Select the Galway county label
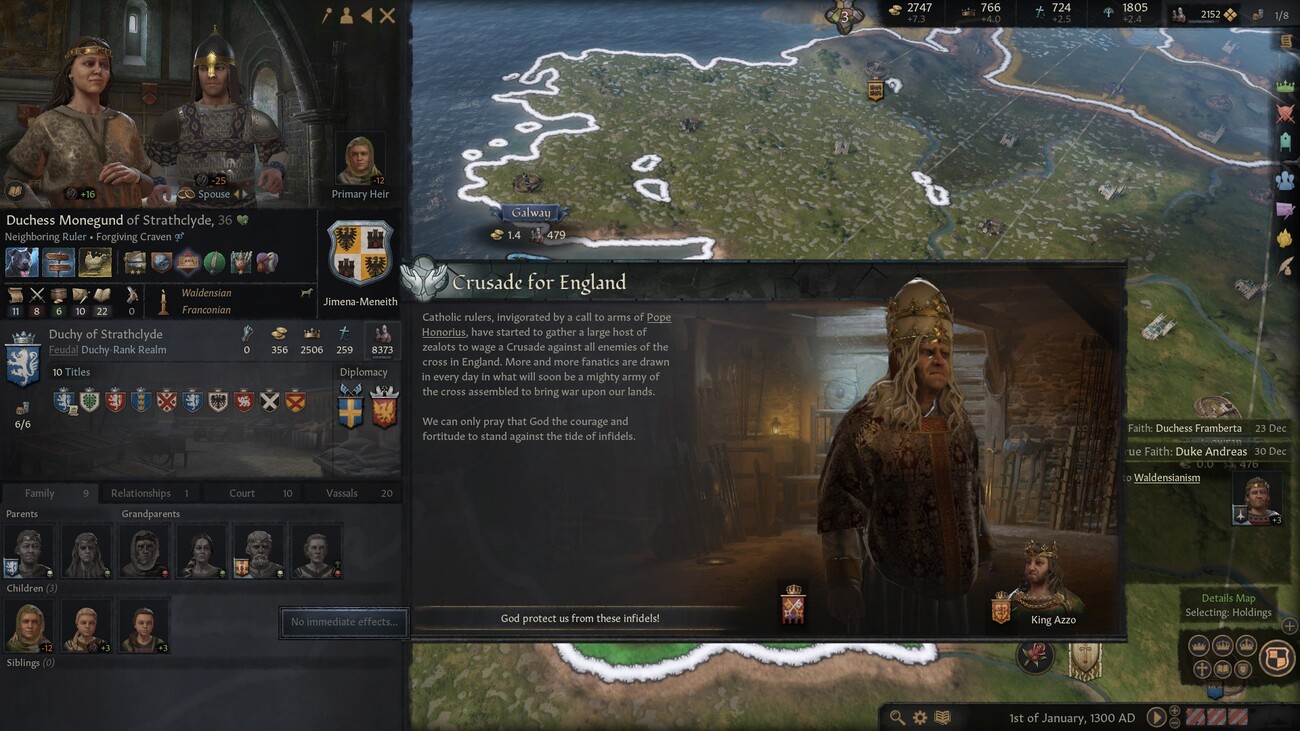 click(x=531, y=213)
